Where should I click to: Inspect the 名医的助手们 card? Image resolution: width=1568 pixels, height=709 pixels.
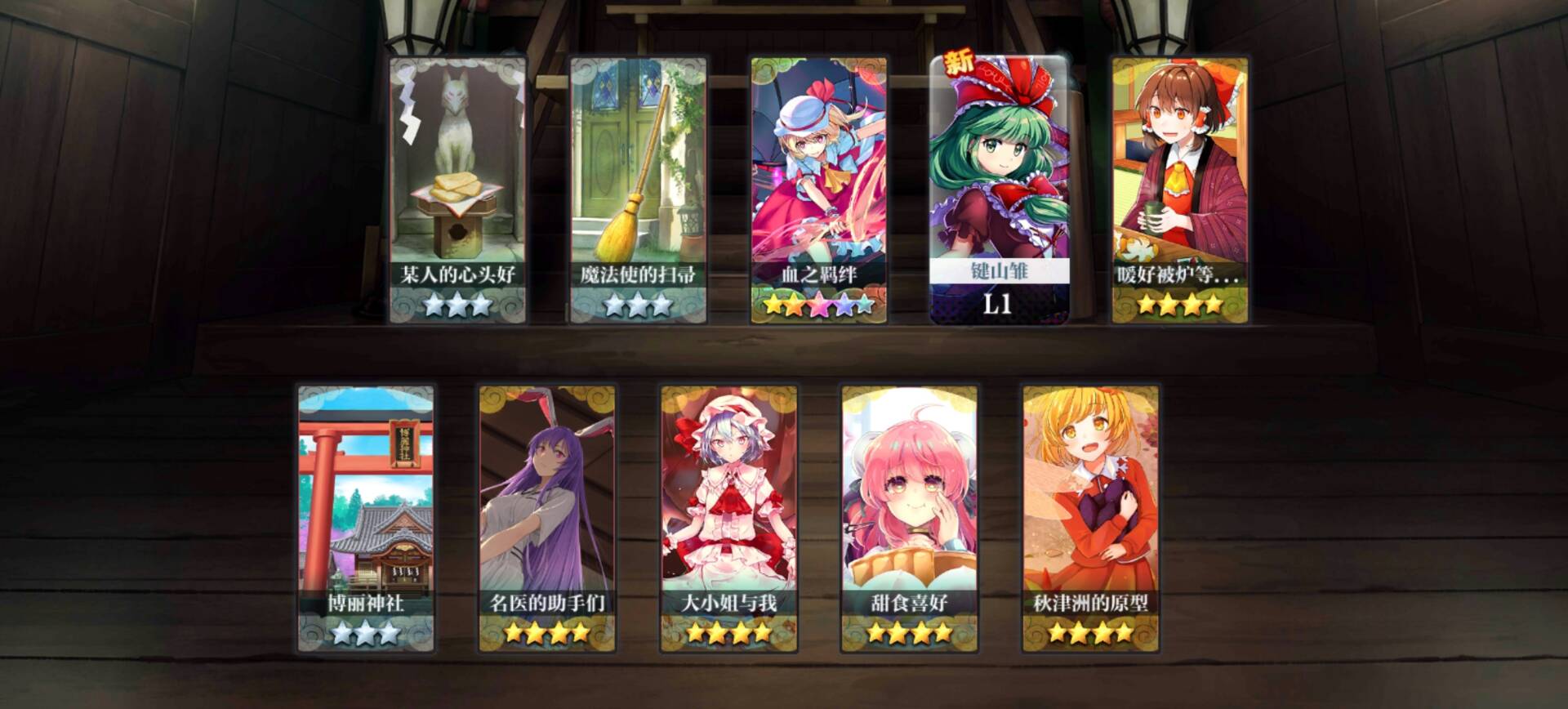(x=547, y=519)
